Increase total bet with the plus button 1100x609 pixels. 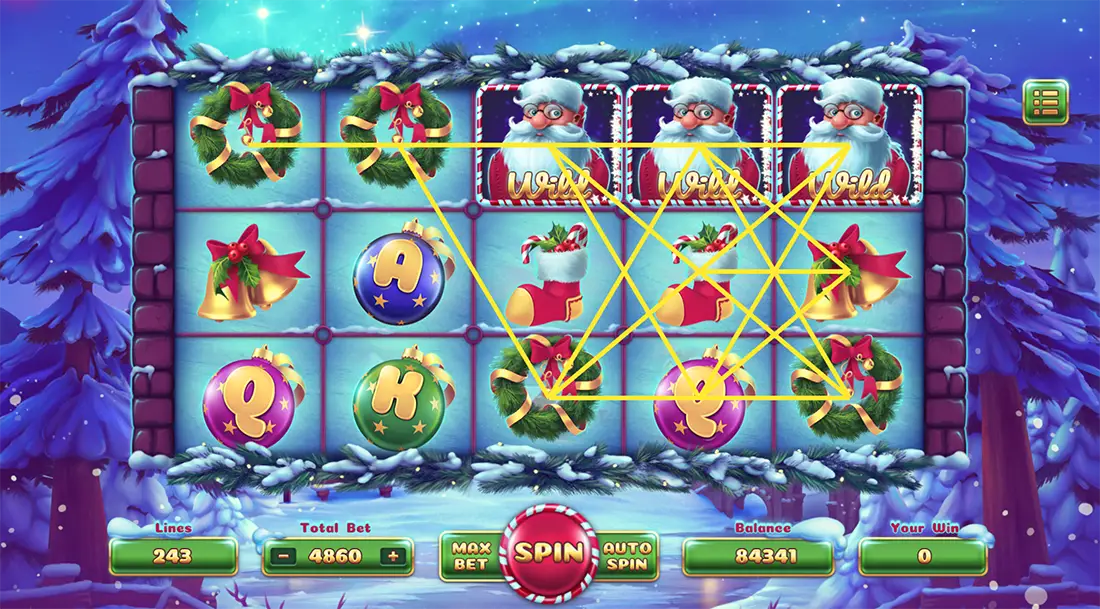click(395, 556)
